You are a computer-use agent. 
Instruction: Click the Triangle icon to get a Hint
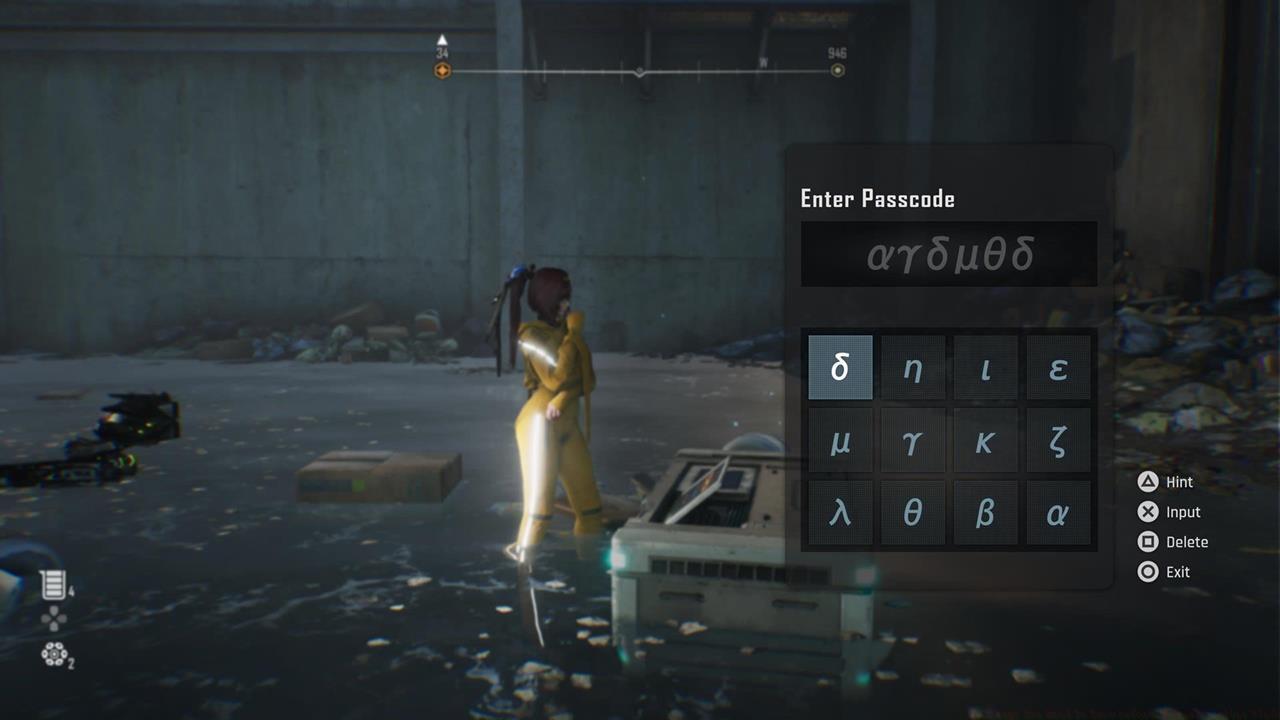pyautogui.click(x=1147, y=482)
